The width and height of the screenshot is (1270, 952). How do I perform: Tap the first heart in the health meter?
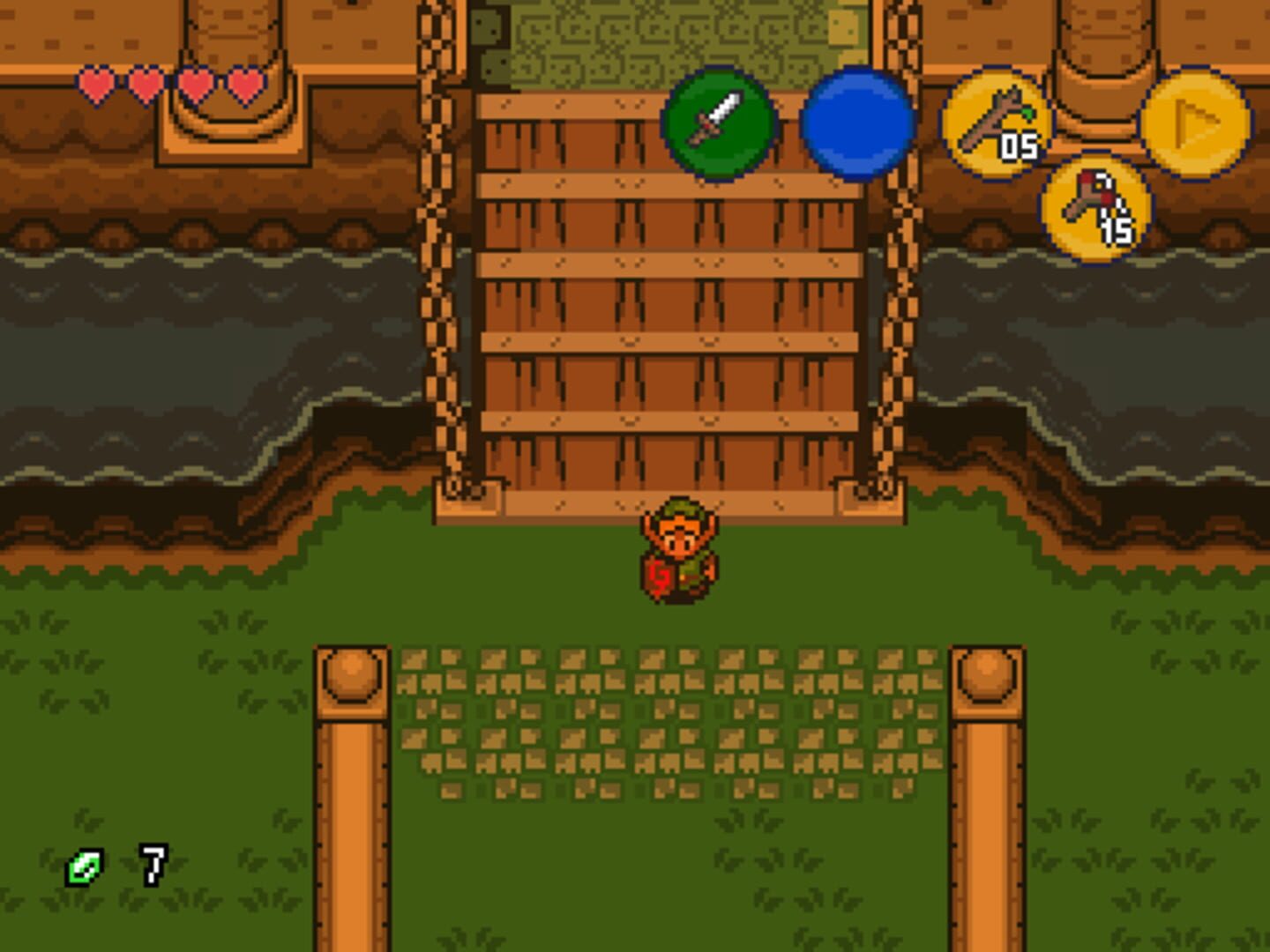[96, 84]
